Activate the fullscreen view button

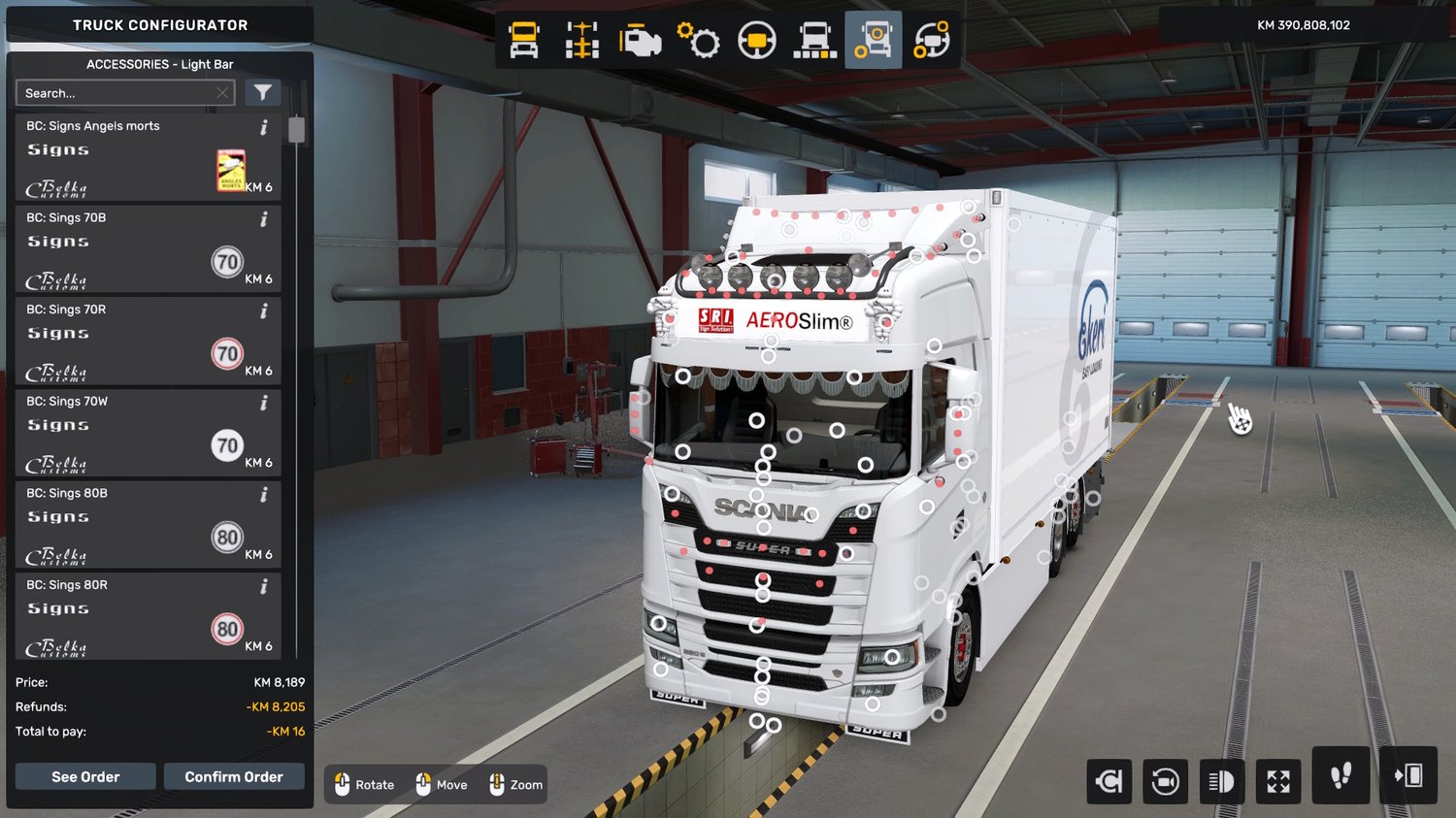click(1278, 780)
